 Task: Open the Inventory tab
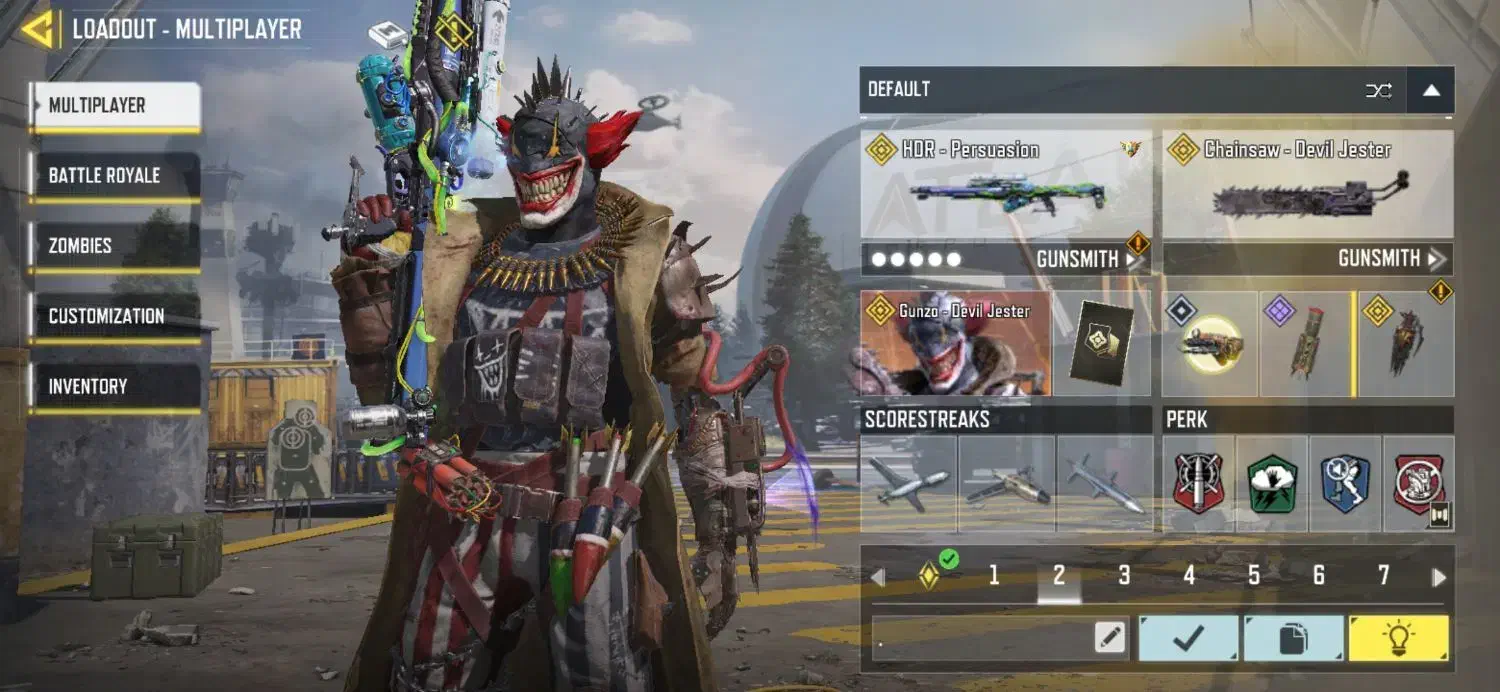pyautogui.click(x=115, y=386)
